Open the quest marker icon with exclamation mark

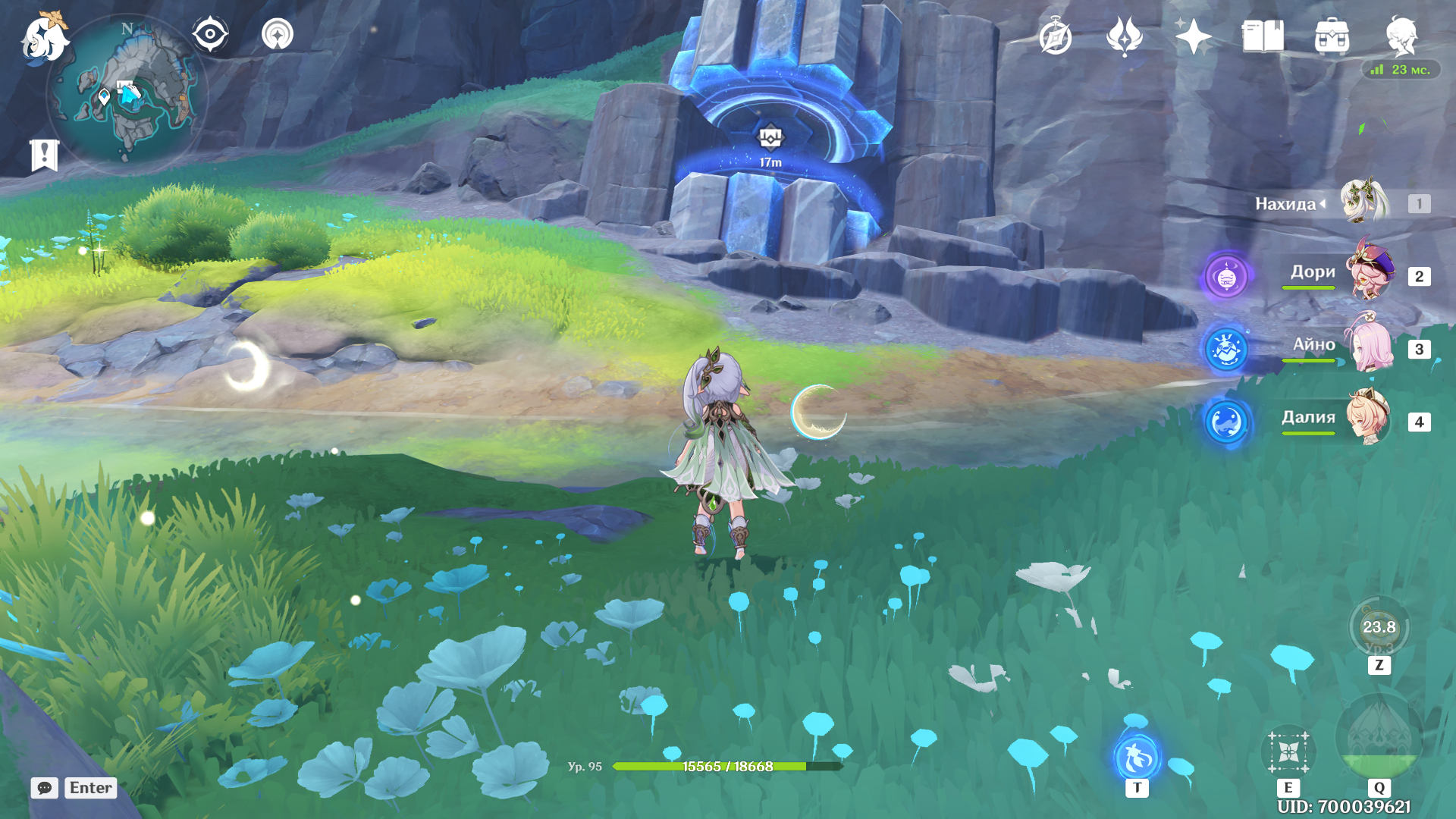[44, 155]
